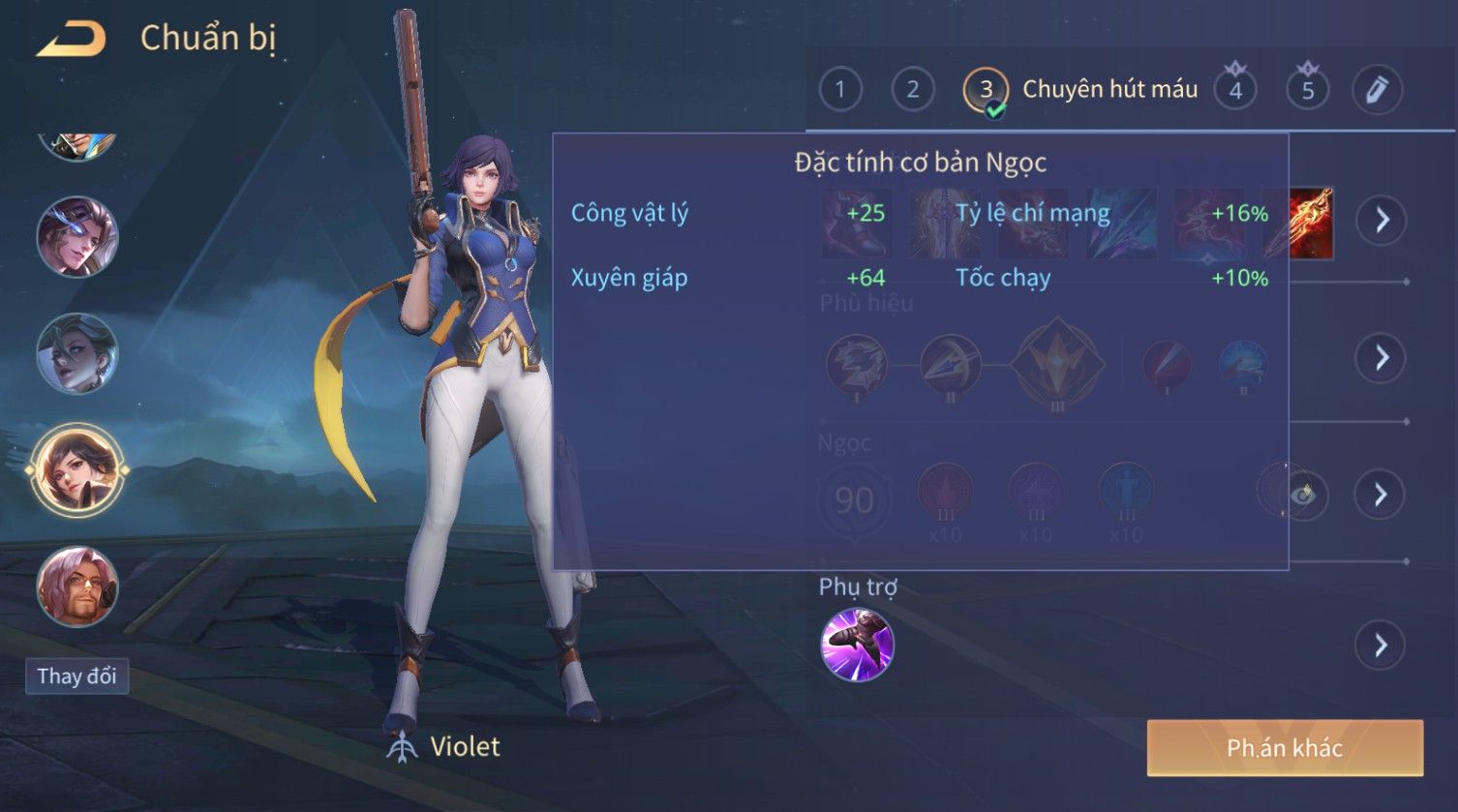Open loadout preset 5
1458x812 pixels.
[x=1308, y=90]
